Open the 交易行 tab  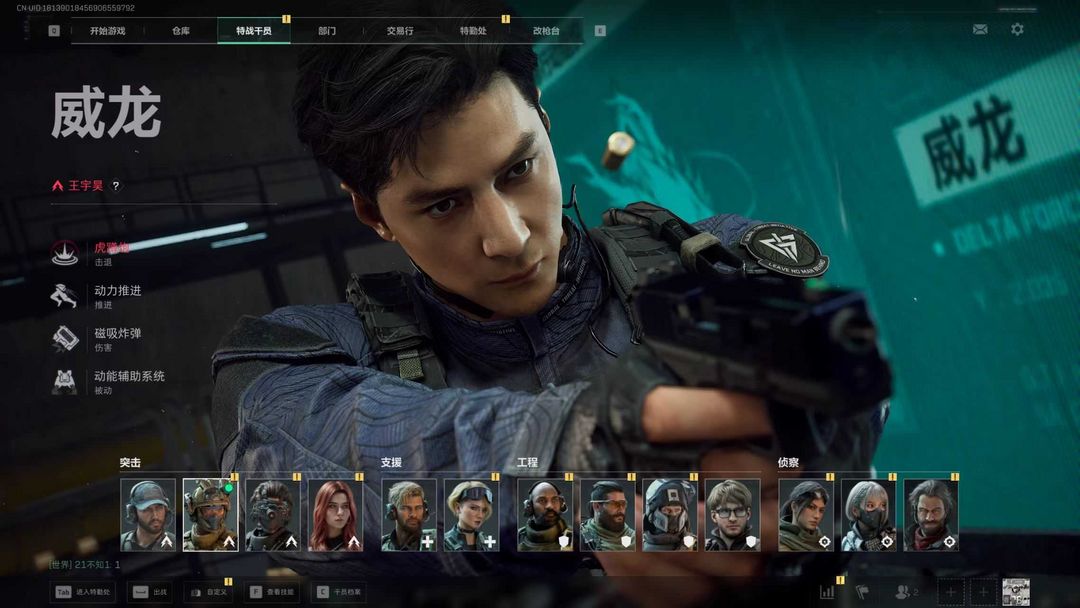pos(400,31)
